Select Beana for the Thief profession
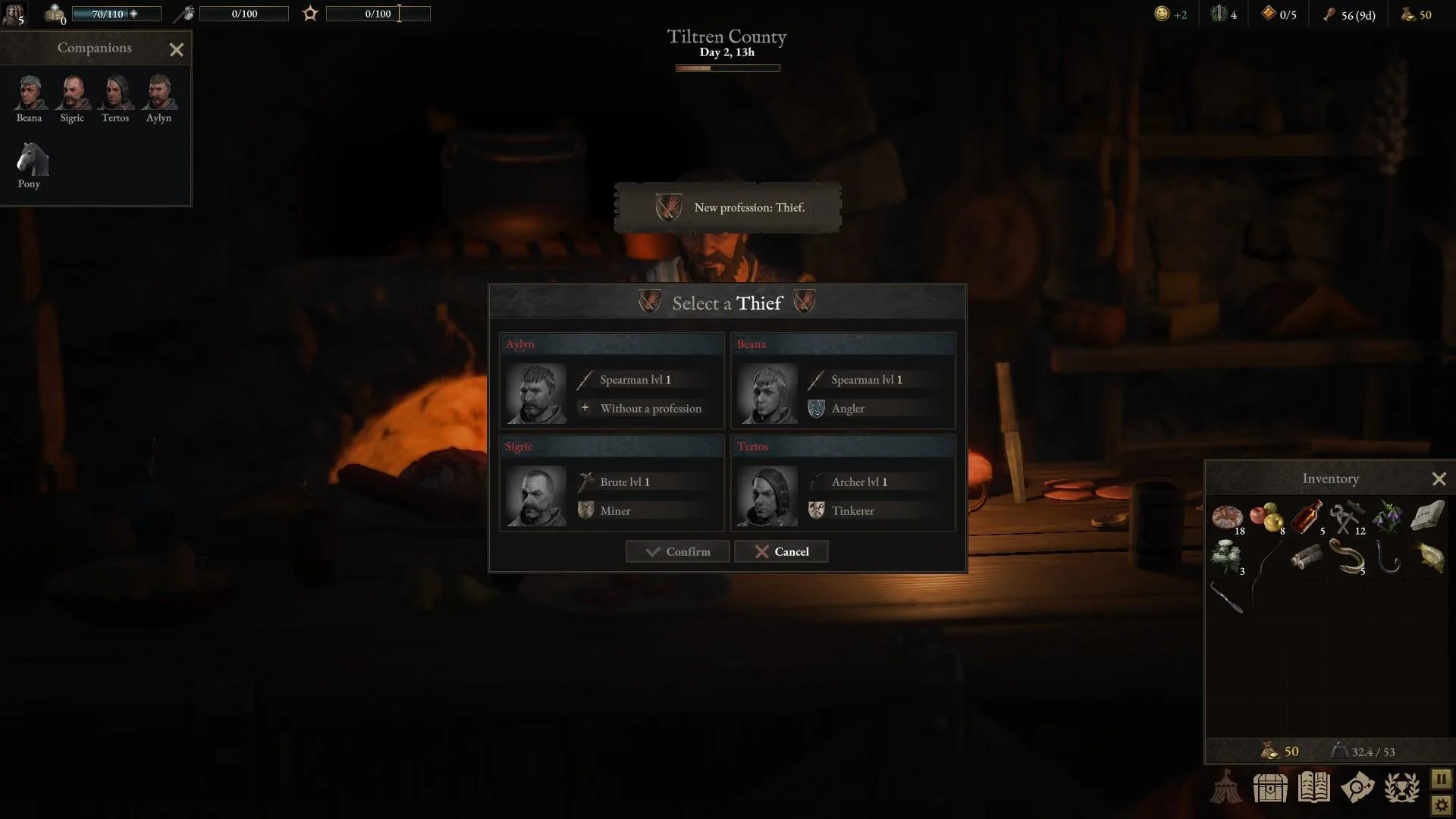Image resolution: width=1456 pixels, height=819 pixels. (843, 381)
